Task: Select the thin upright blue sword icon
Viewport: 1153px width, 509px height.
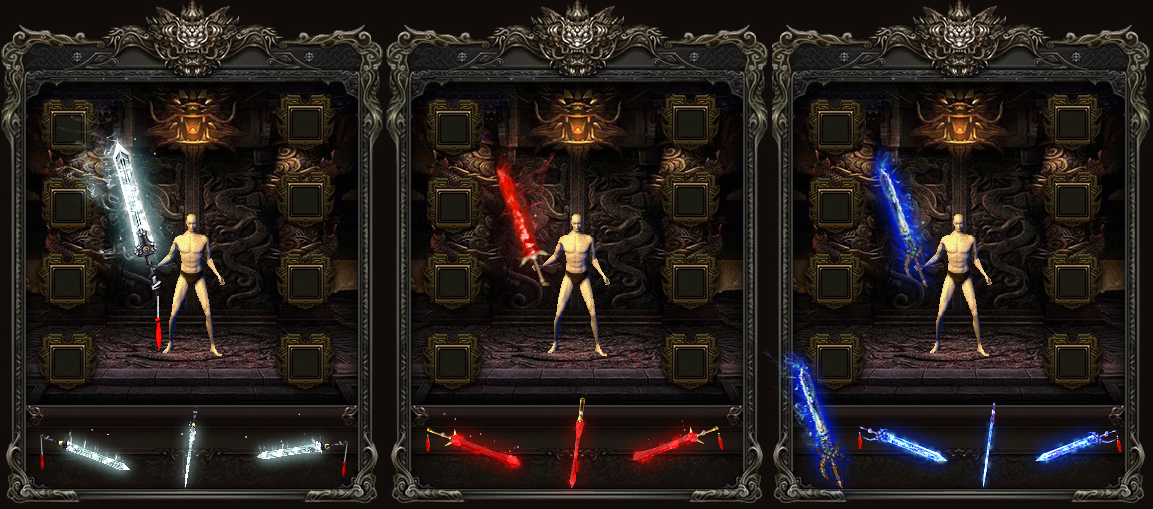Action: [988, 445]
